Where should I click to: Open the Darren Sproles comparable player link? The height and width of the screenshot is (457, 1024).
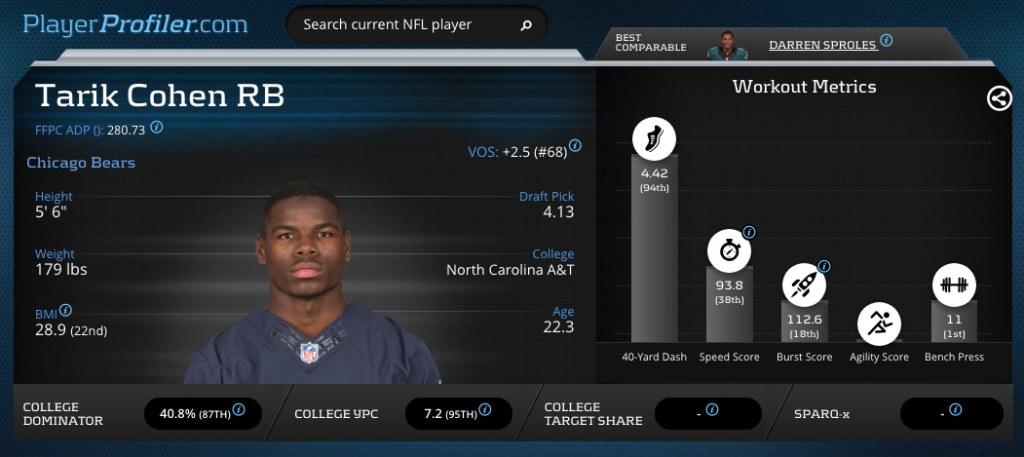pyautogui.click(x=822, y=44)
